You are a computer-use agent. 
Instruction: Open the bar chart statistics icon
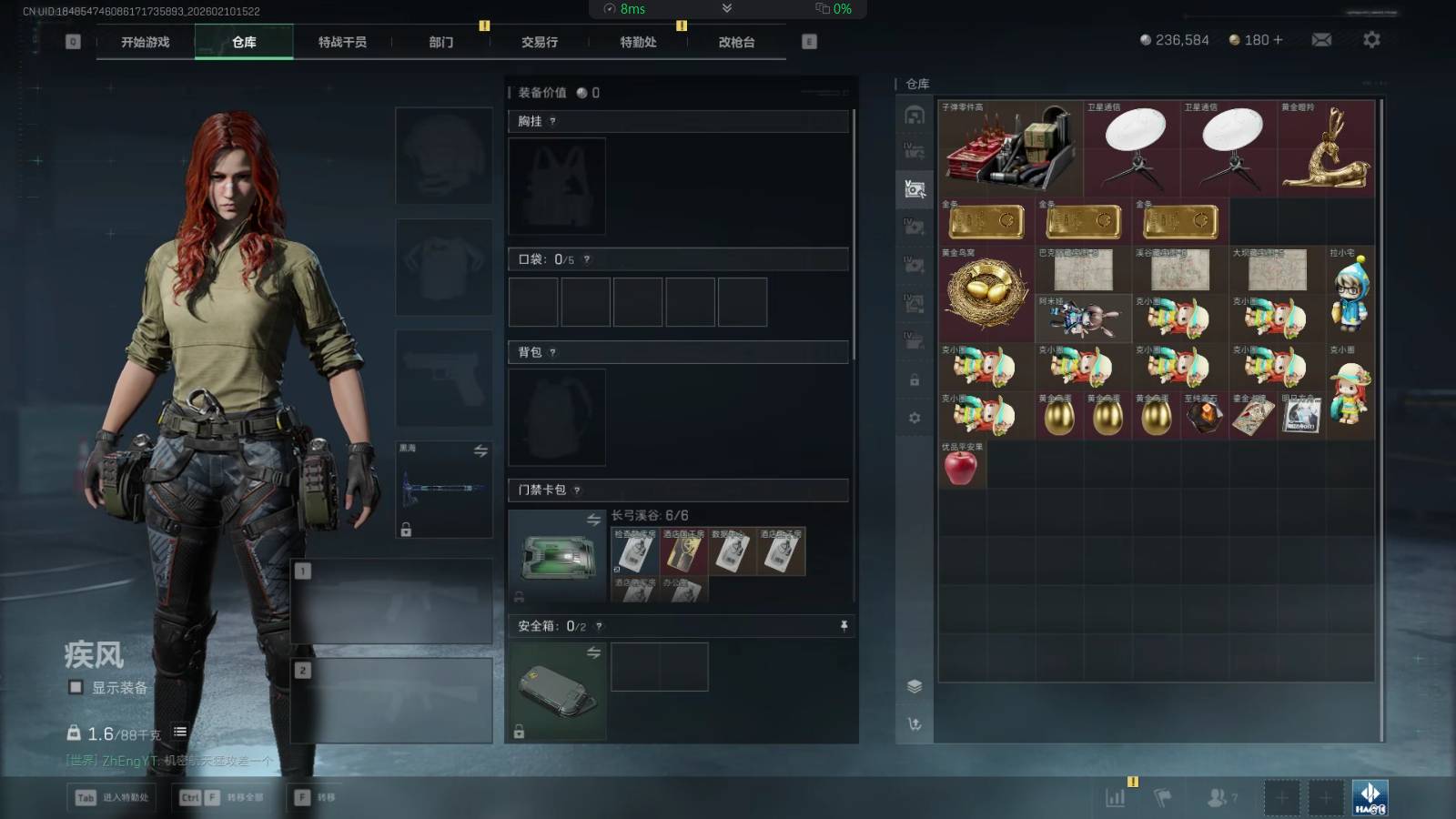coord(1115,798)
